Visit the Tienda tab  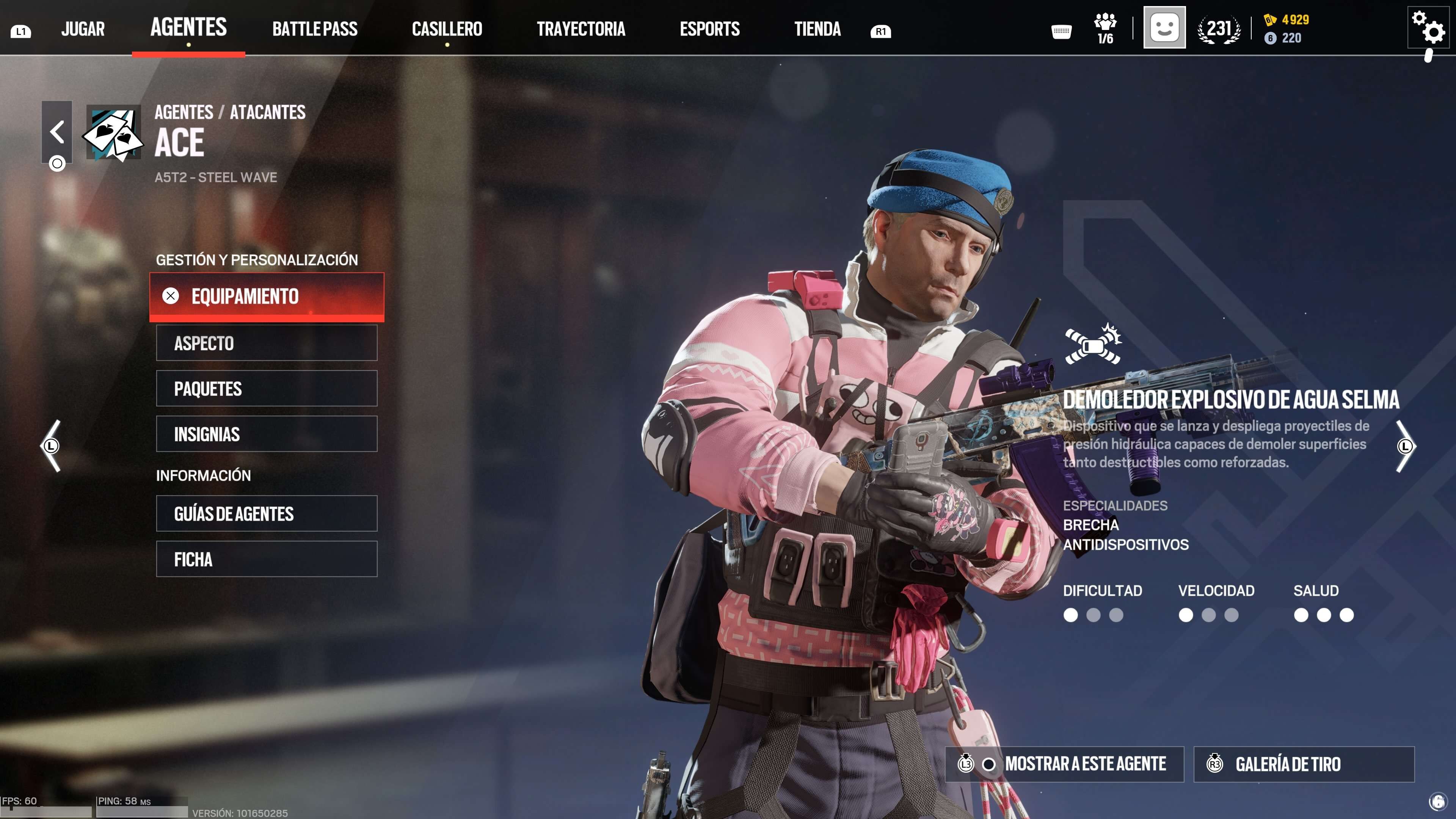817,29
